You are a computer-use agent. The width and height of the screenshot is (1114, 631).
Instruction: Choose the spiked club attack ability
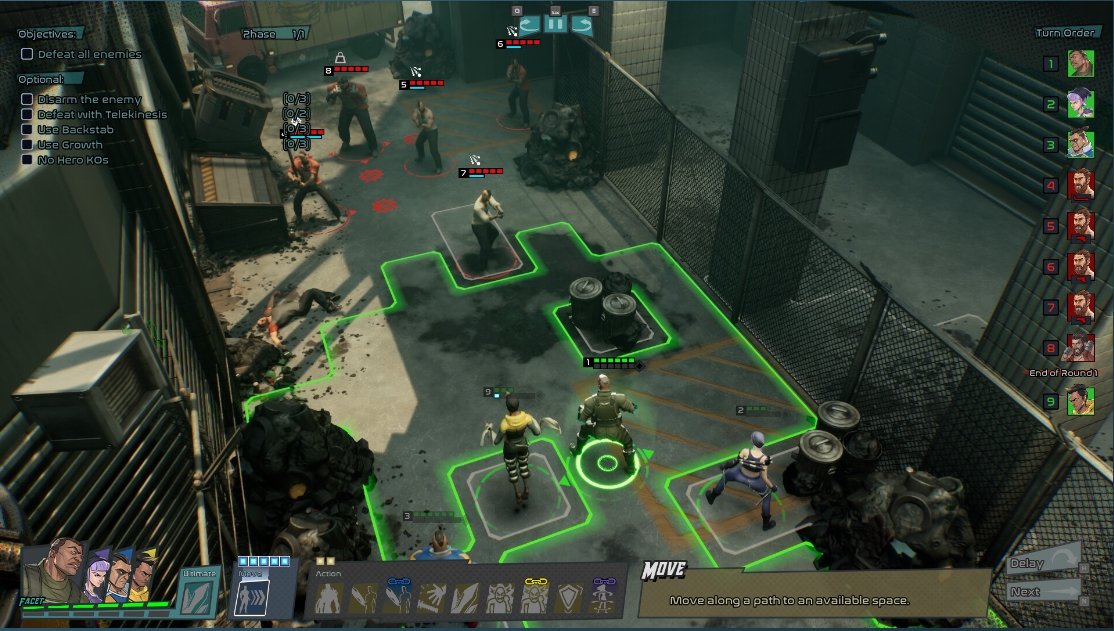[x=432, y=598]
